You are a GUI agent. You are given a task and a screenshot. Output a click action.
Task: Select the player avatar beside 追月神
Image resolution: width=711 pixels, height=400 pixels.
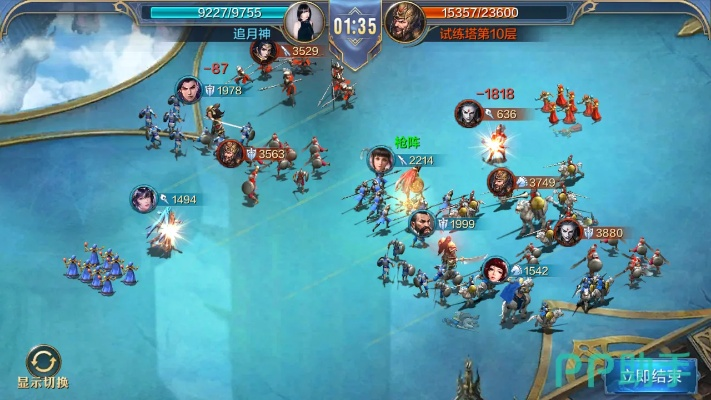click(x=304, y=20)
